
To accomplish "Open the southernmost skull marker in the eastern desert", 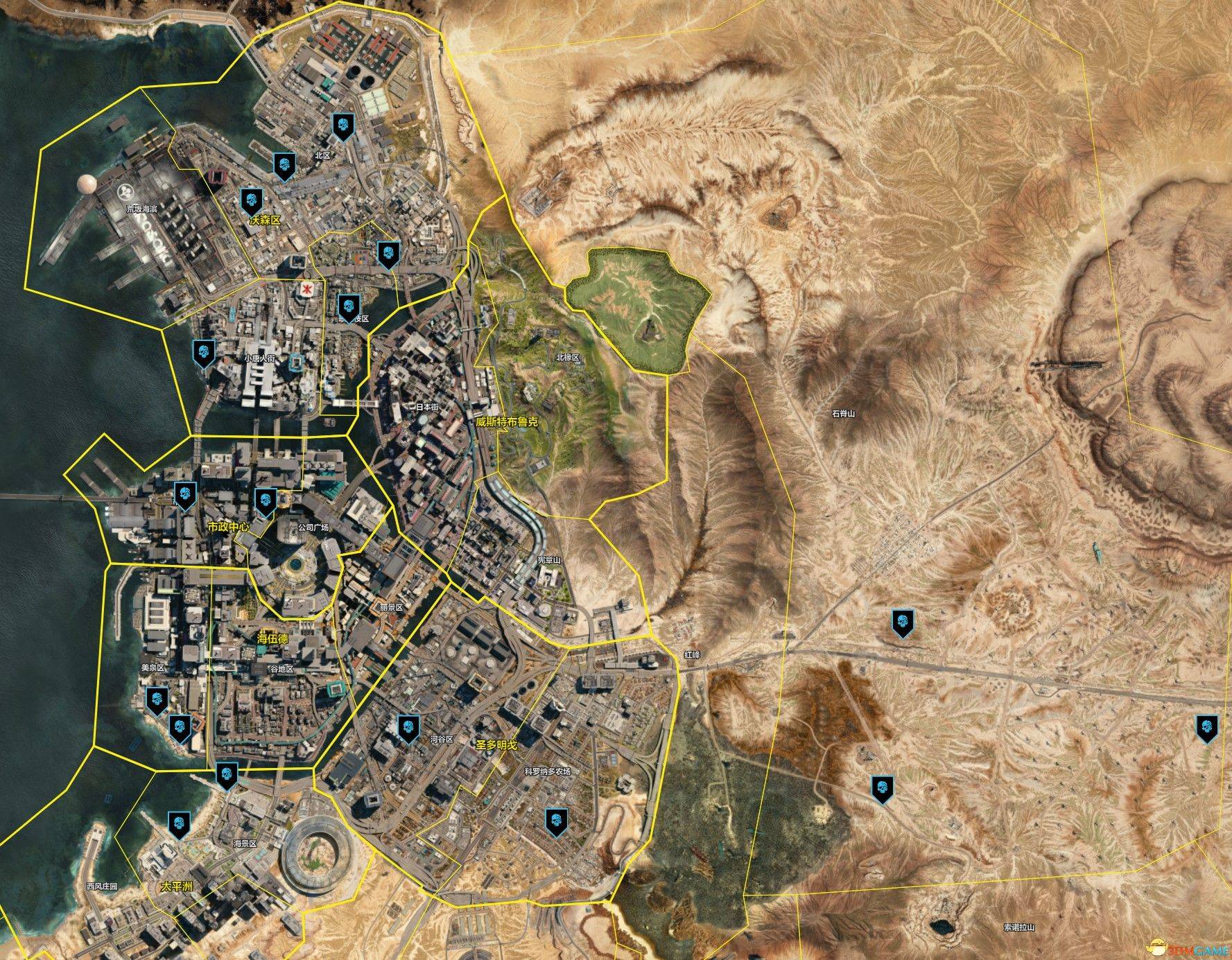I will click(x=882, y=789).
